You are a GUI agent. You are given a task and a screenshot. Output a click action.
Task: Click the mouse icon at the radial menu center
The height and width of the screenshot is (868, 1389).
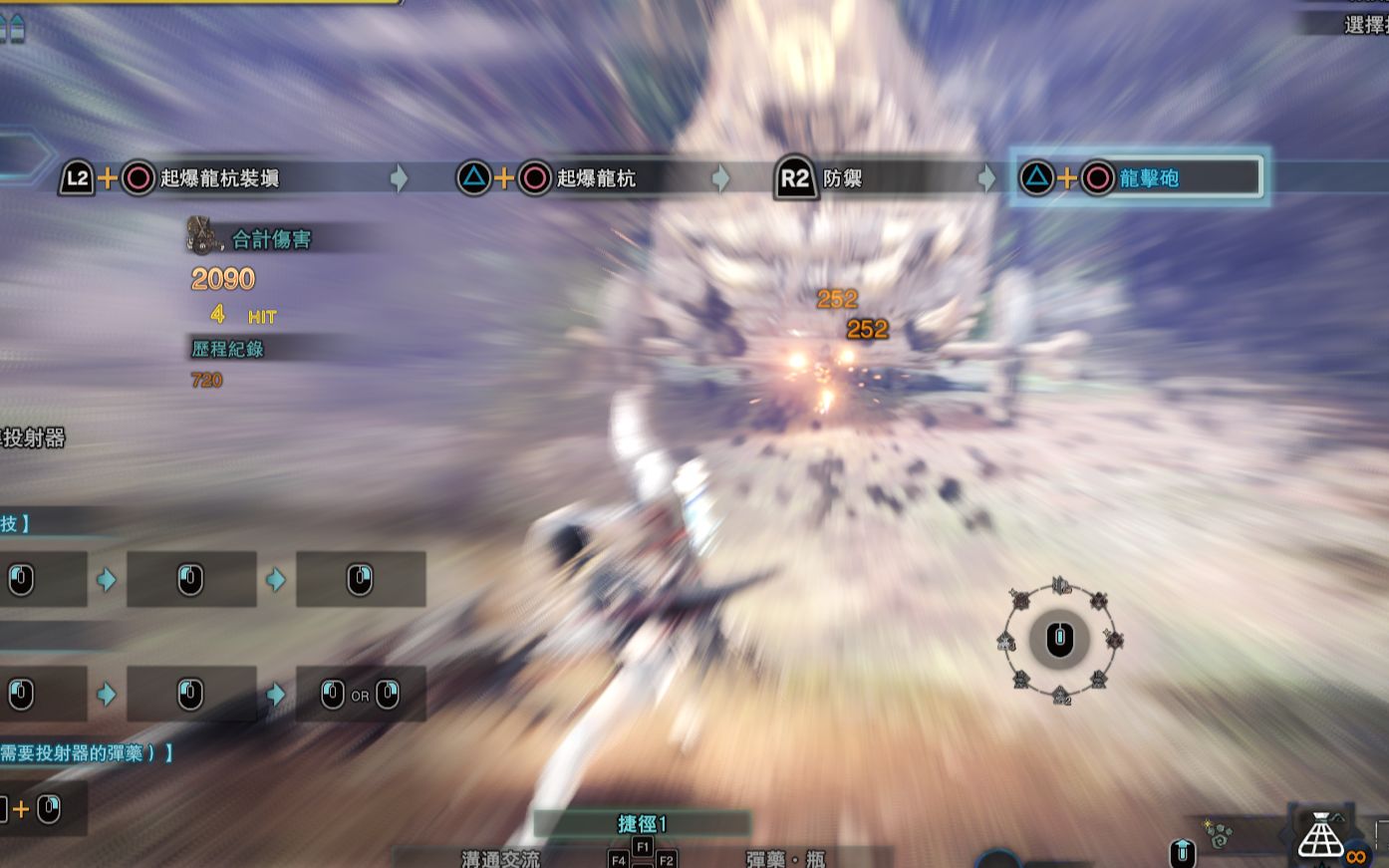click(x=1059, y=640)
